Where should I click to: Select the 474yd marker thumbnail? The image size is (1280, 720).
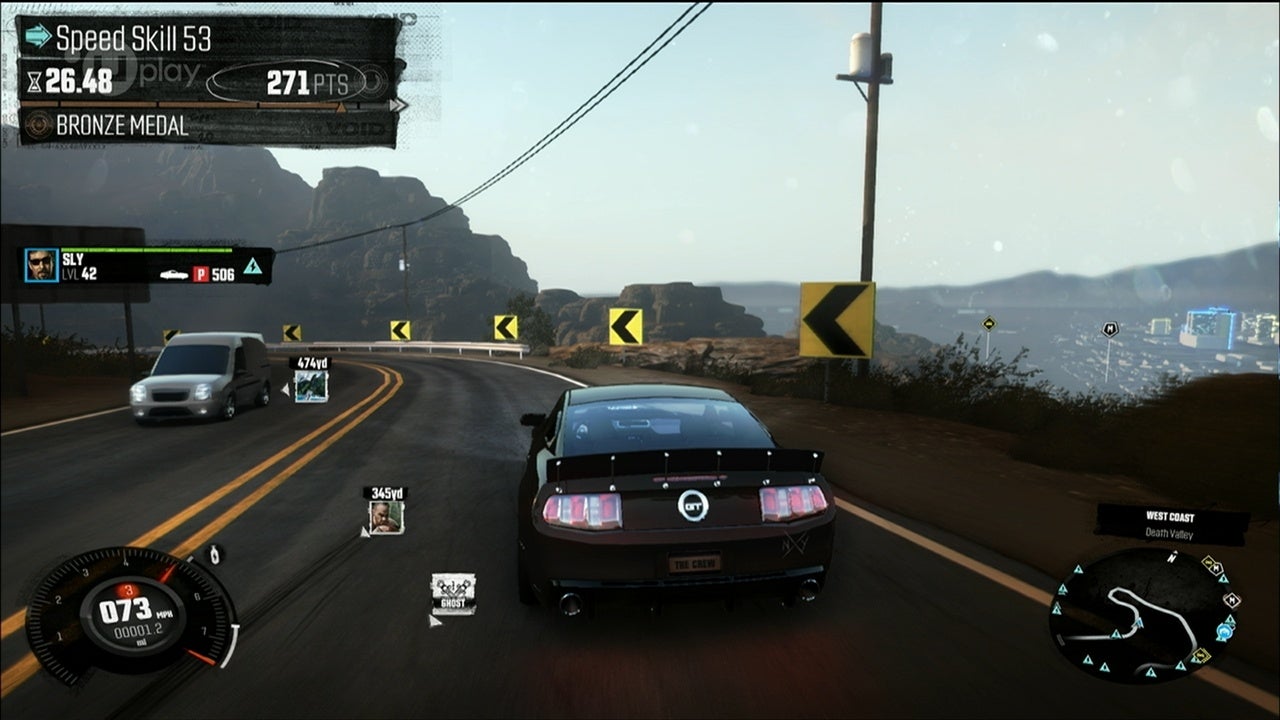tap(311, 385)
